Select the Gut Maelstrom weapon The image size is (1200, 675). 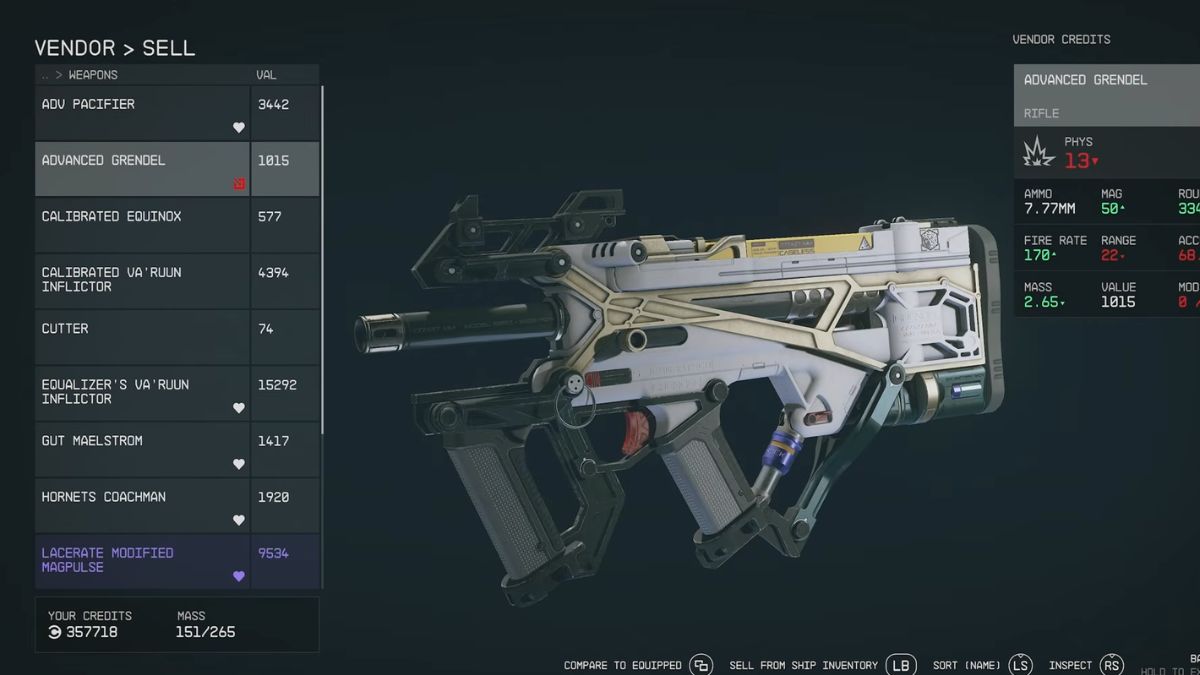(142, 449)
